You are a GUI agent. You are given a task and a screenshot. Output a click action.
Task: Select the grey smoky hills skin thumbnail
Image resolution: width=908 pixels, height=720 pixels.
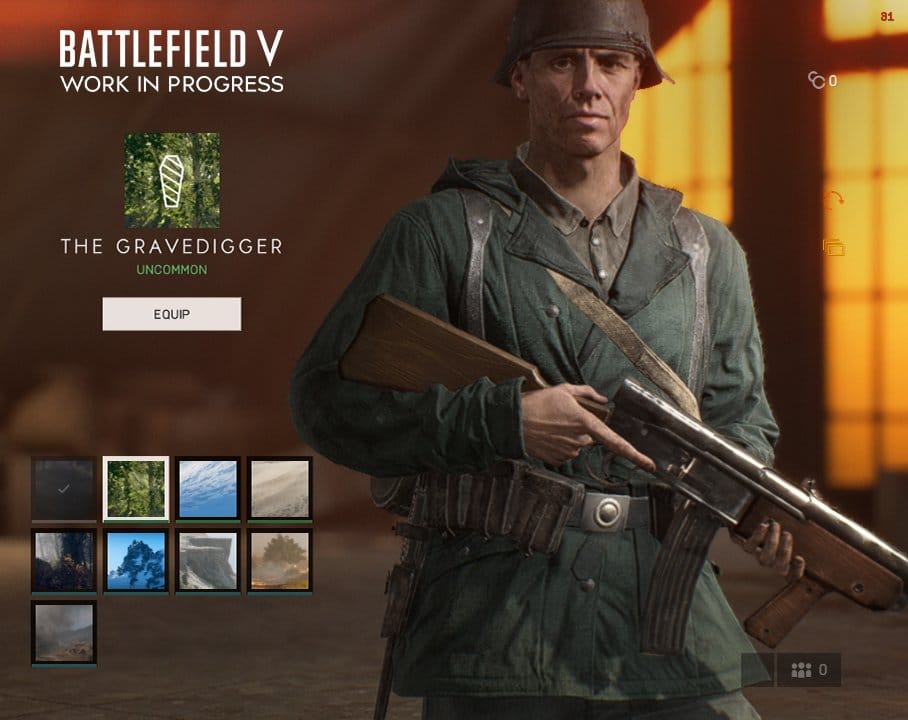tap(64, 633)
